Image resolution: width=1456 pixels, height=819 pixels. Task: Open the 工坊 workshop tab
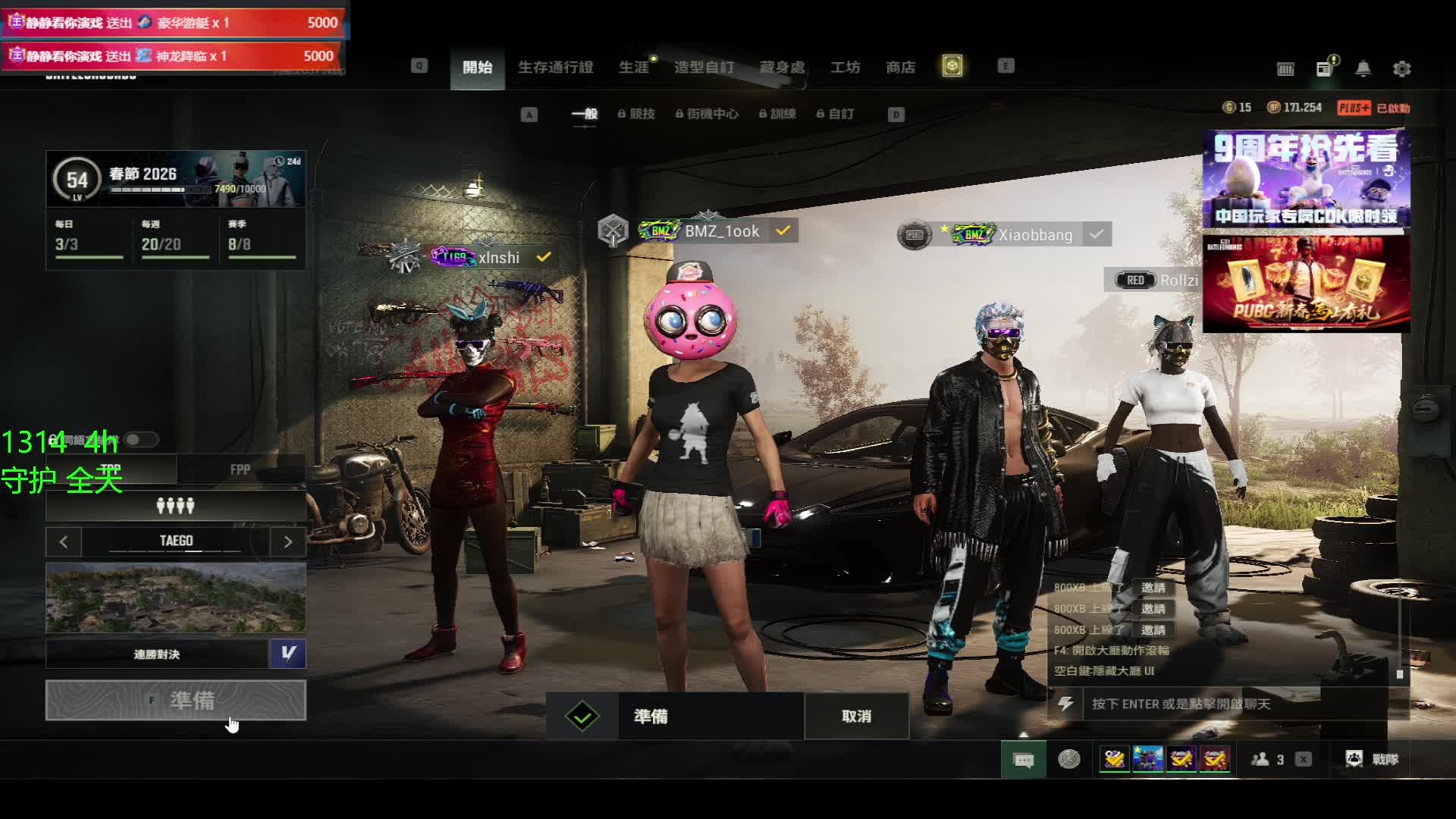[x=845, y=67]
